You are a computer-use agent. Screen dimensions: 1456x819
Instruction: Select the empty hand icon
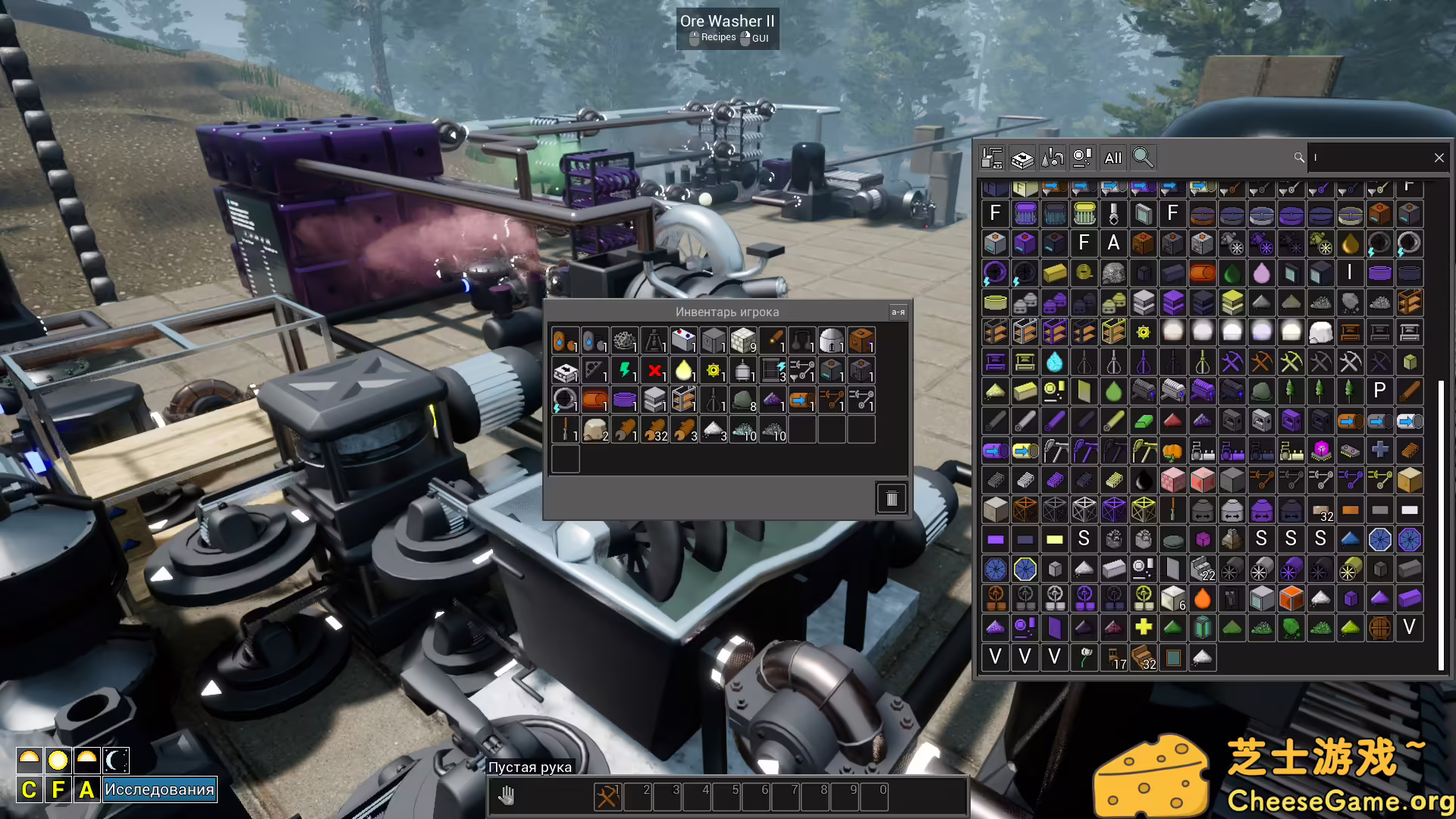[507, 796]
